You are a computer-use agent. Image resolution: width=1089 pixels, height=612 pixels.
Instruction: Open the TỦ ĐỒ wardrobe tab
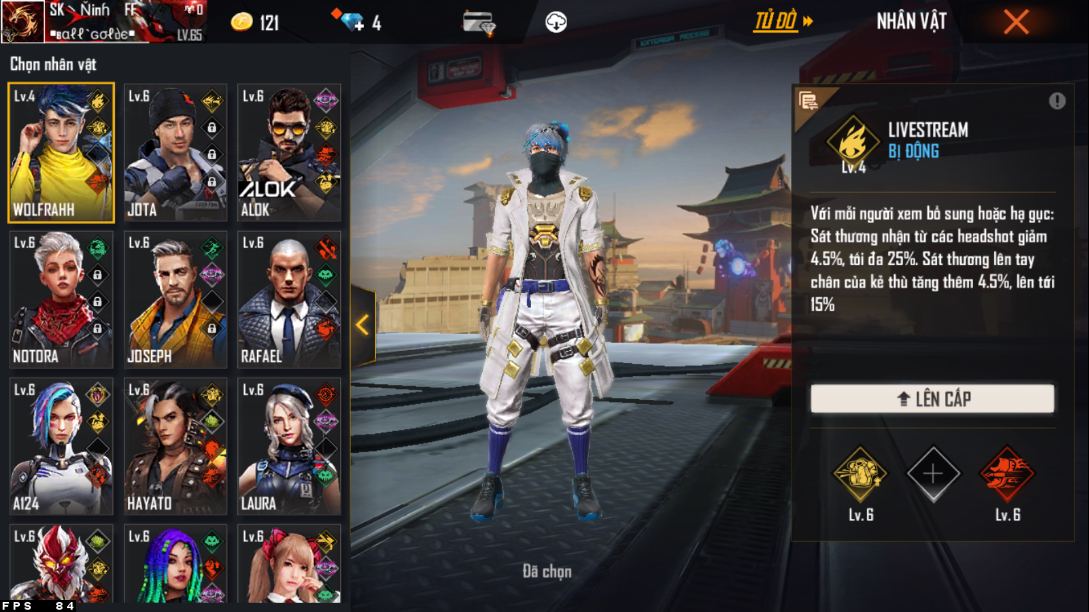[x=782, y=22]
